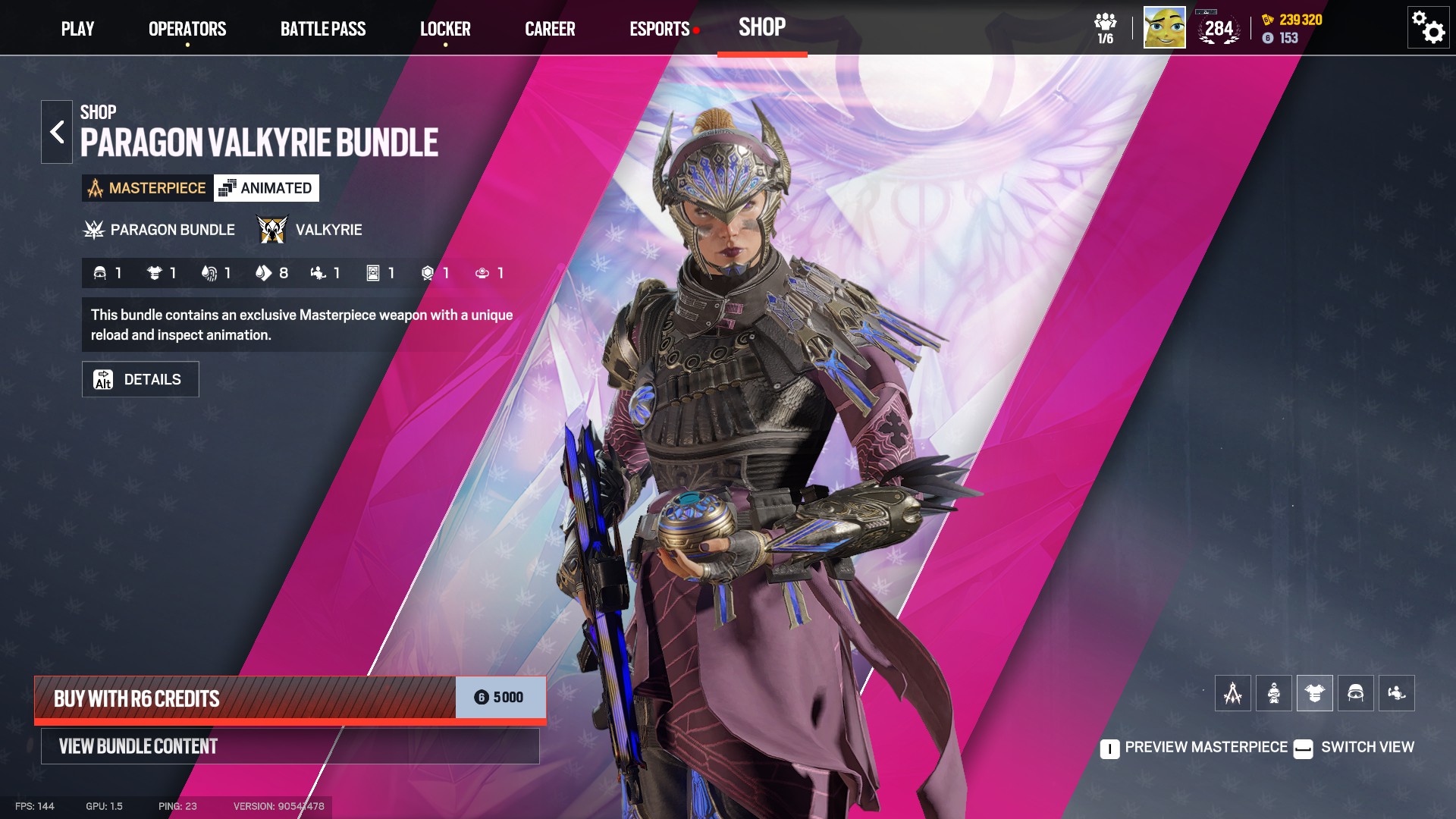This screenshot has height=819, width=1456.
Task: Expand the Details panel
Action: pos(140,378)
